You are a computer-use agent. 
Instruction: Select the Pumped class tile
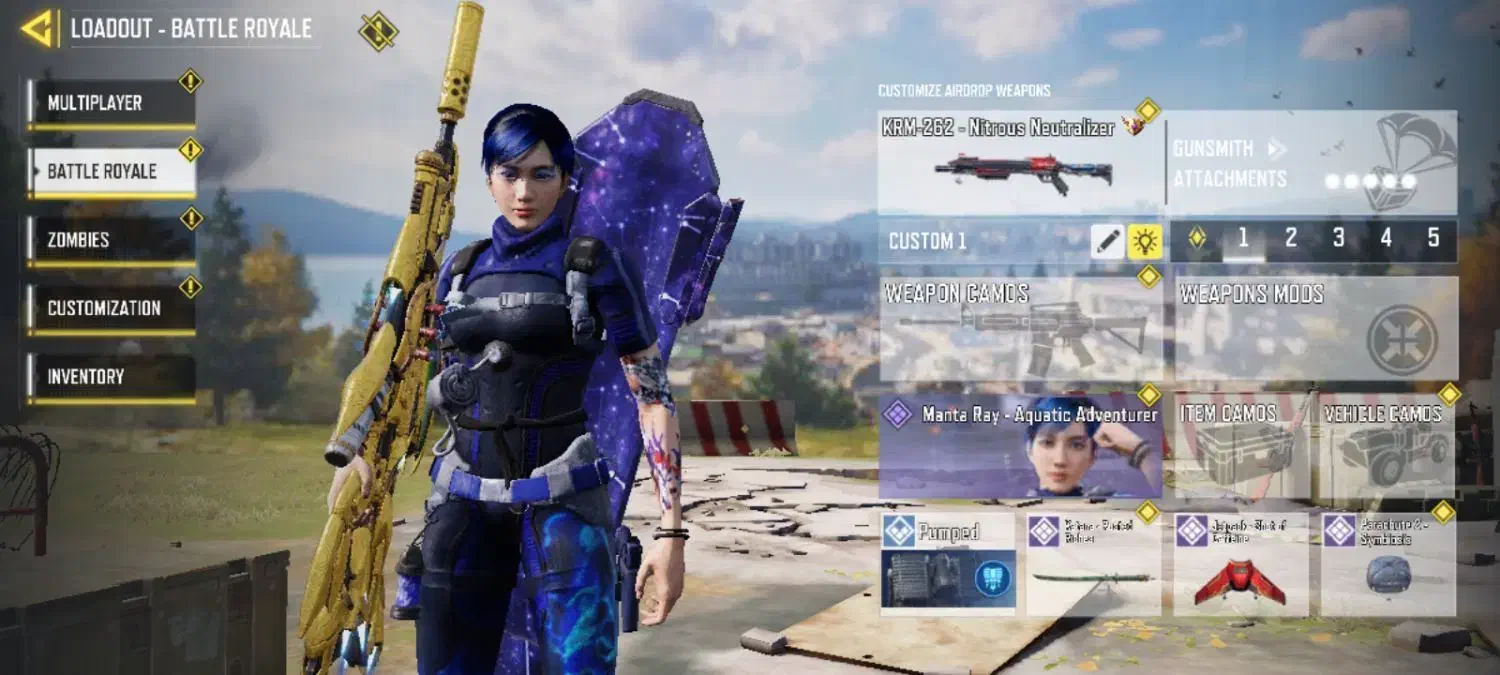tap(948, 563)
